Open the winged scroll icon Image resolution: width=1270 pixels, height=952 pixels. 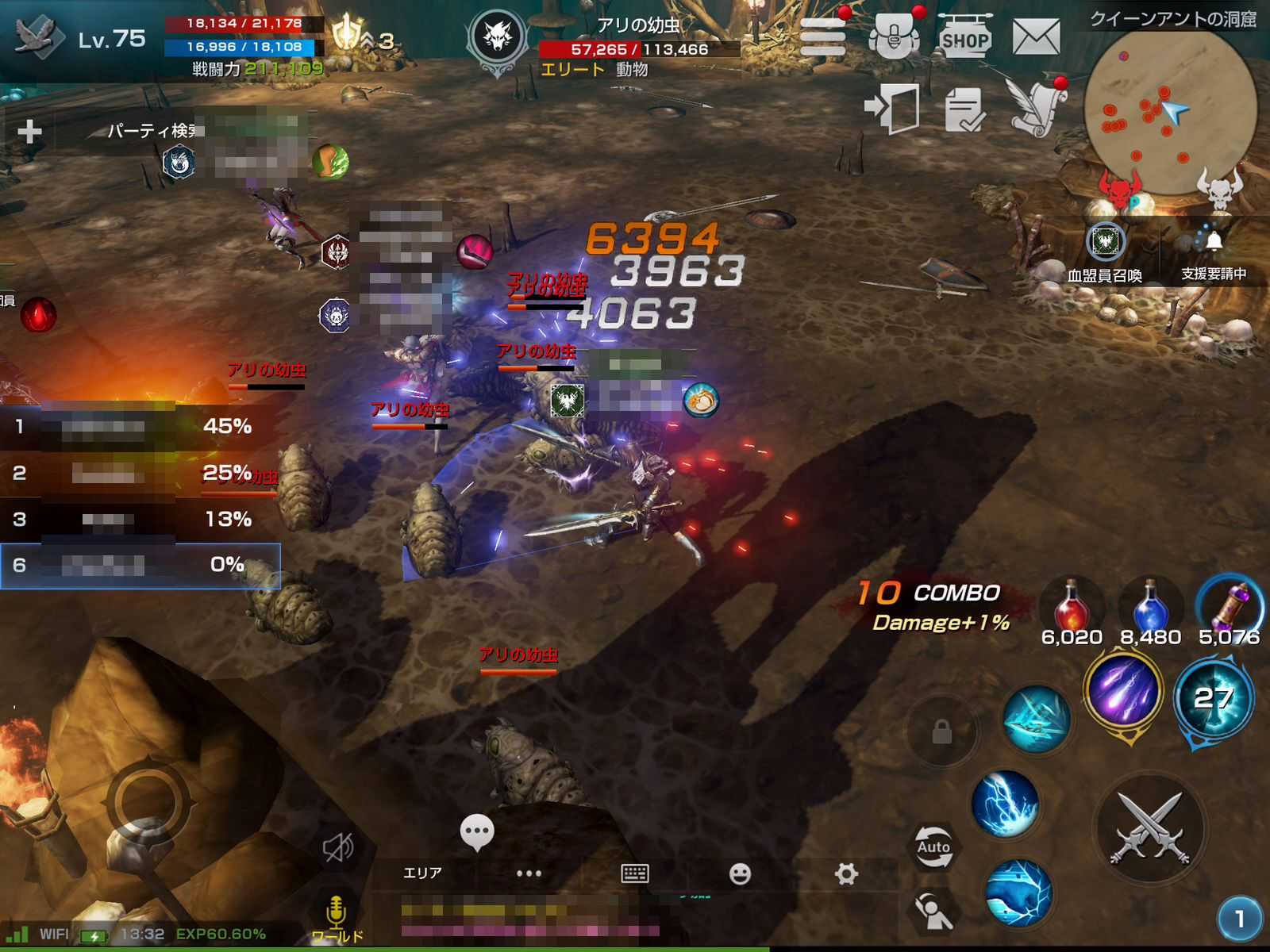point(1036,107)
